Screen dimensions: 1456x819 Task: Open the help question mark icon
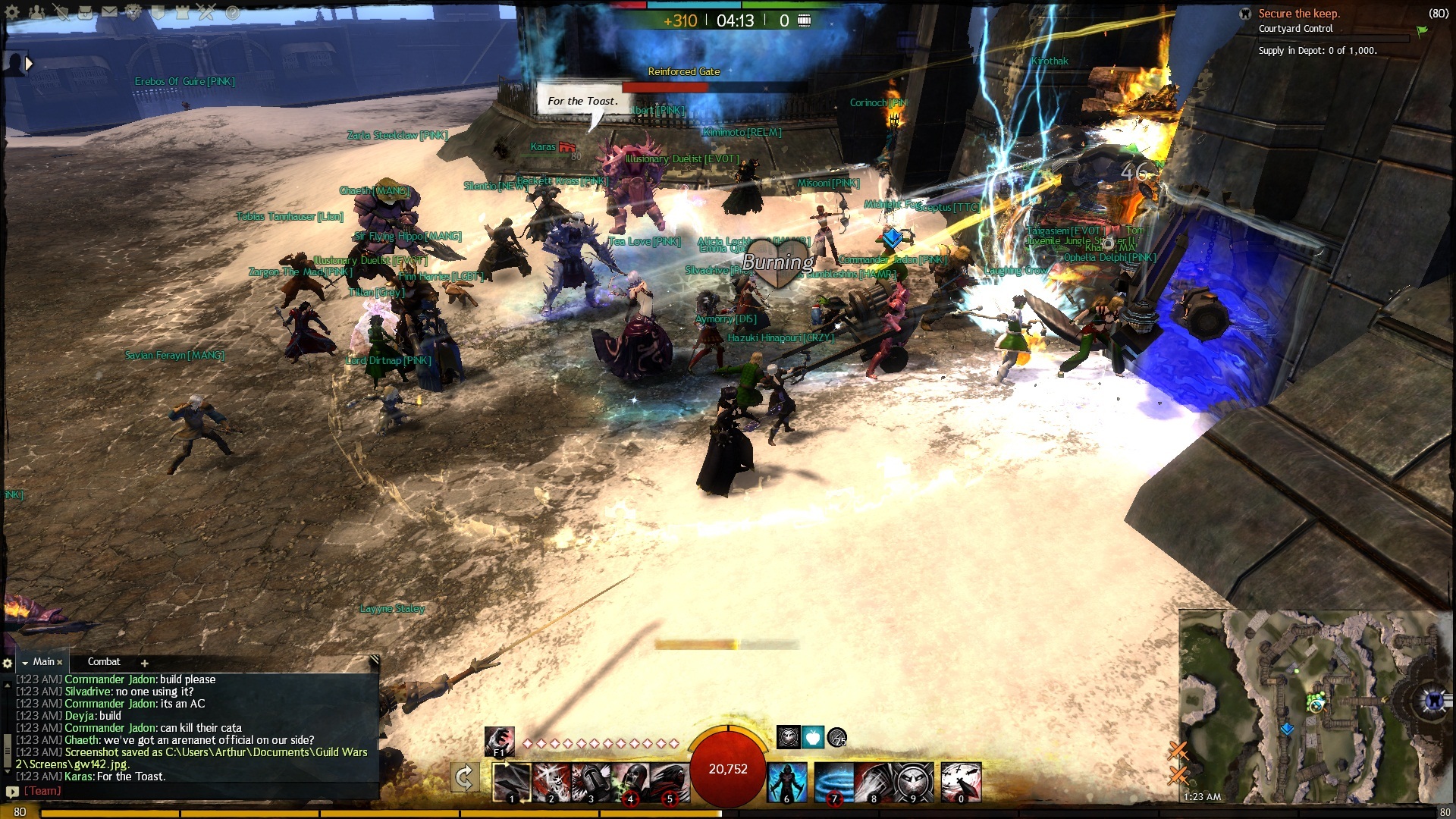232,12
